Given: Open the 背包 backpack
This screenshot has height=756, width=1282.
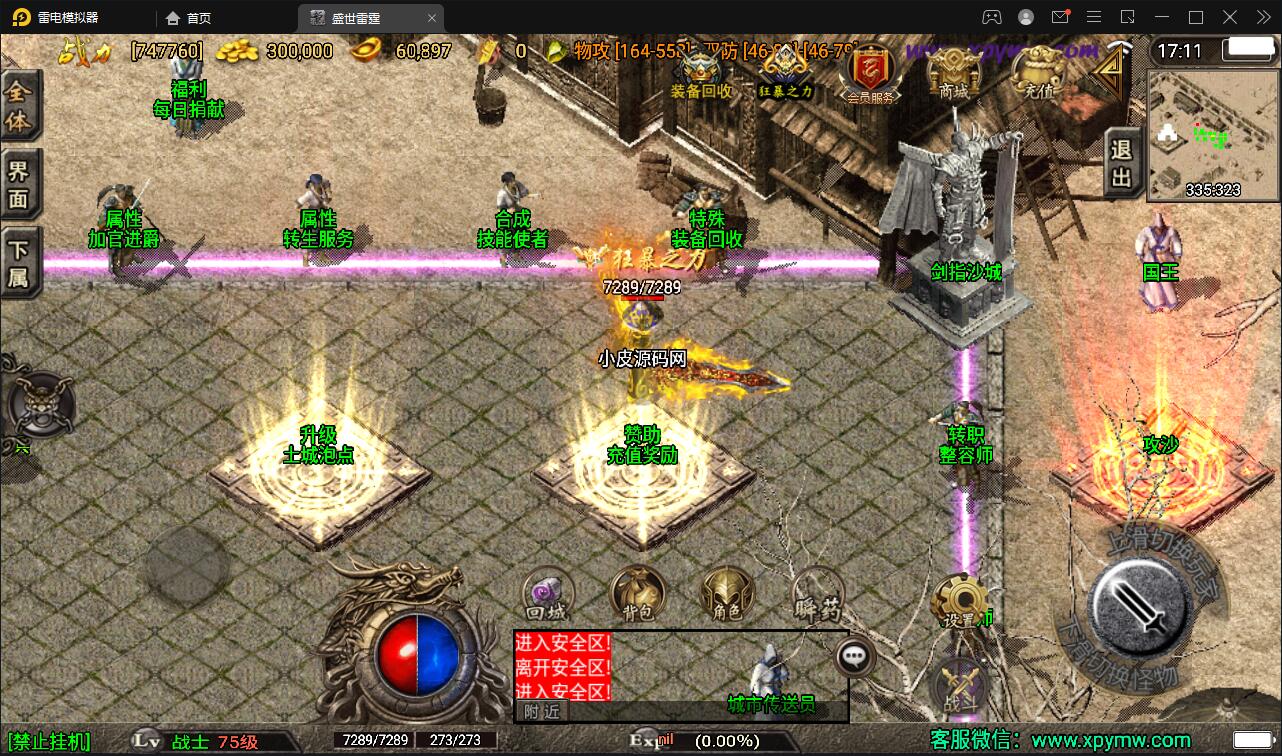Looking at the screenshot, I should coord(638,593).
